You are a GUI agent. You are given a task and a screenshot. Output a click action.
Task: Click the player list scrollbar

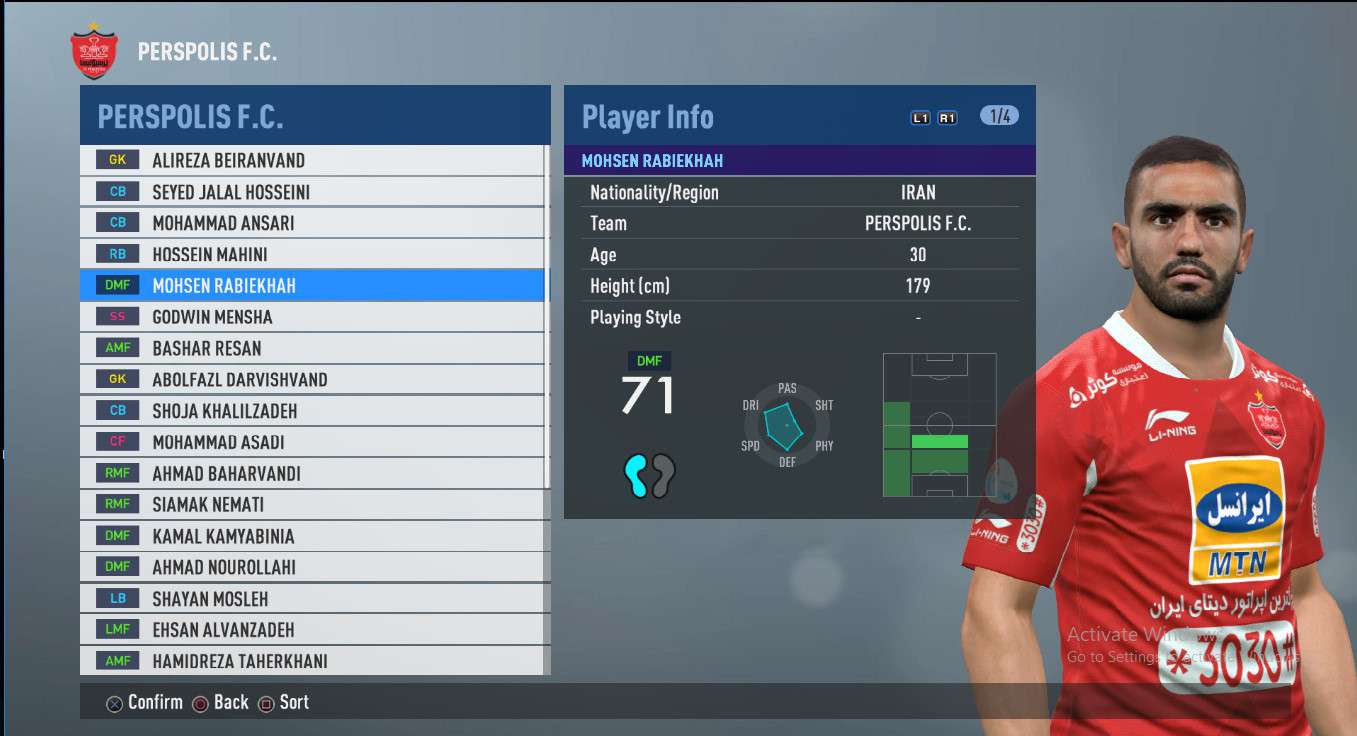[x=547, y=400]
